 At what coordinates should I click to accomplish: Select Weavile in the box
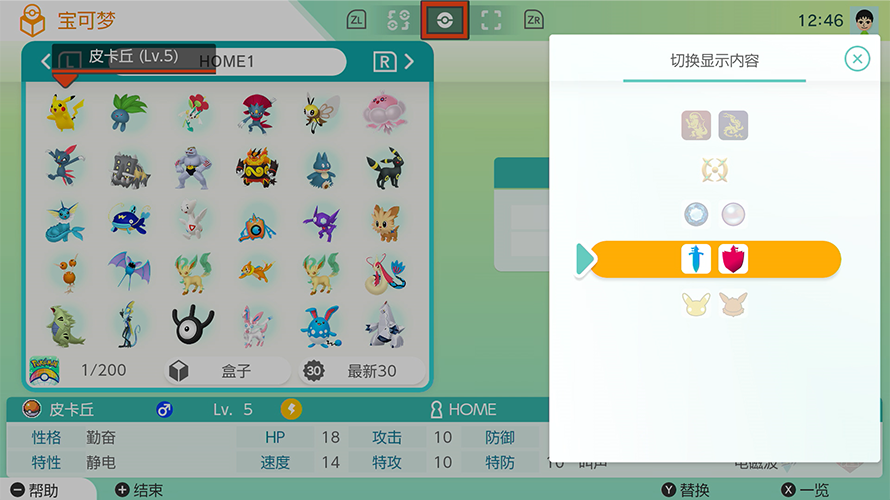[x=257, y=112]
